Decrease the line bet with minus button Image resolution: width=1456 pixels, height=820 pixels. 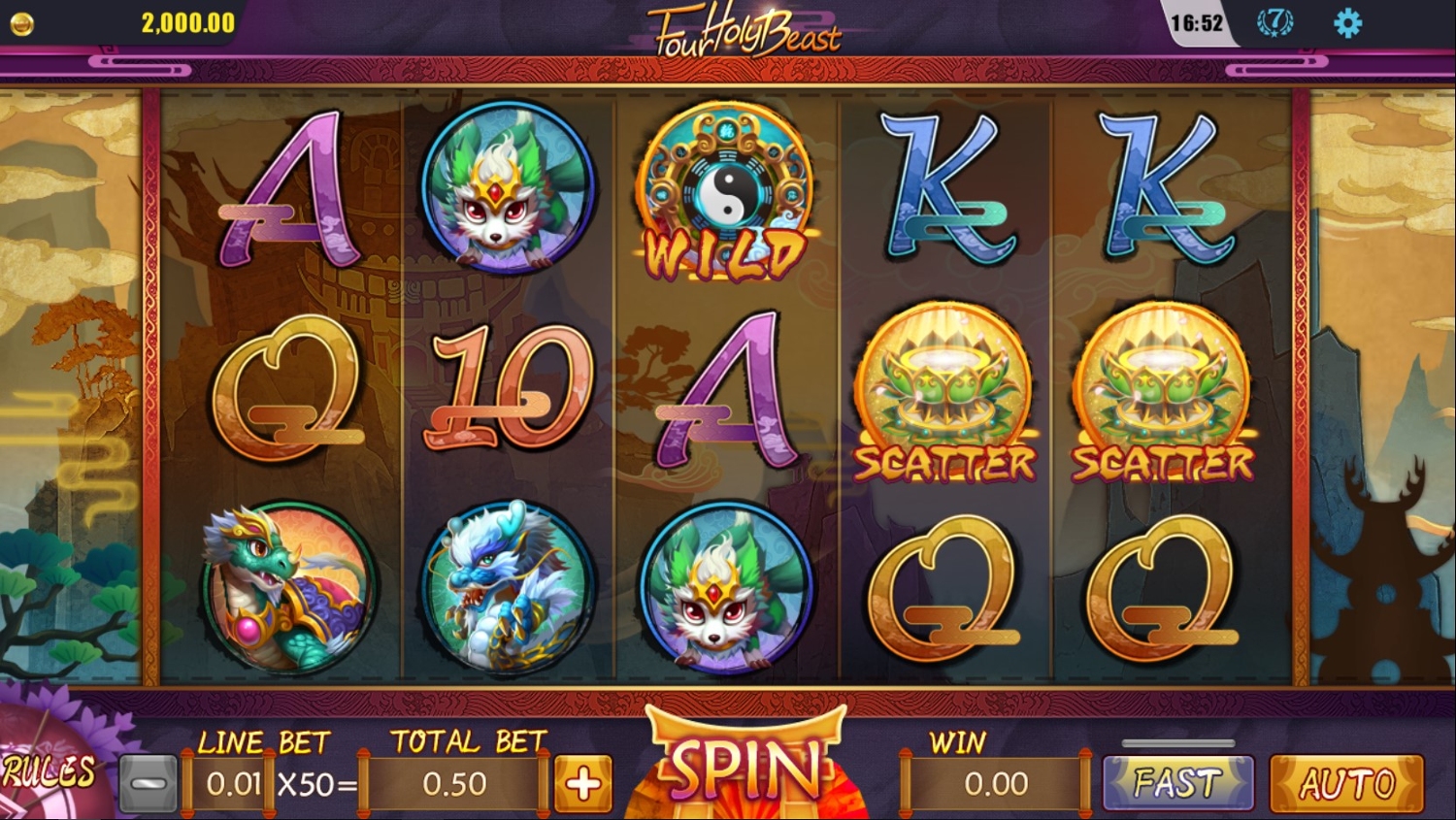[149, 783]
